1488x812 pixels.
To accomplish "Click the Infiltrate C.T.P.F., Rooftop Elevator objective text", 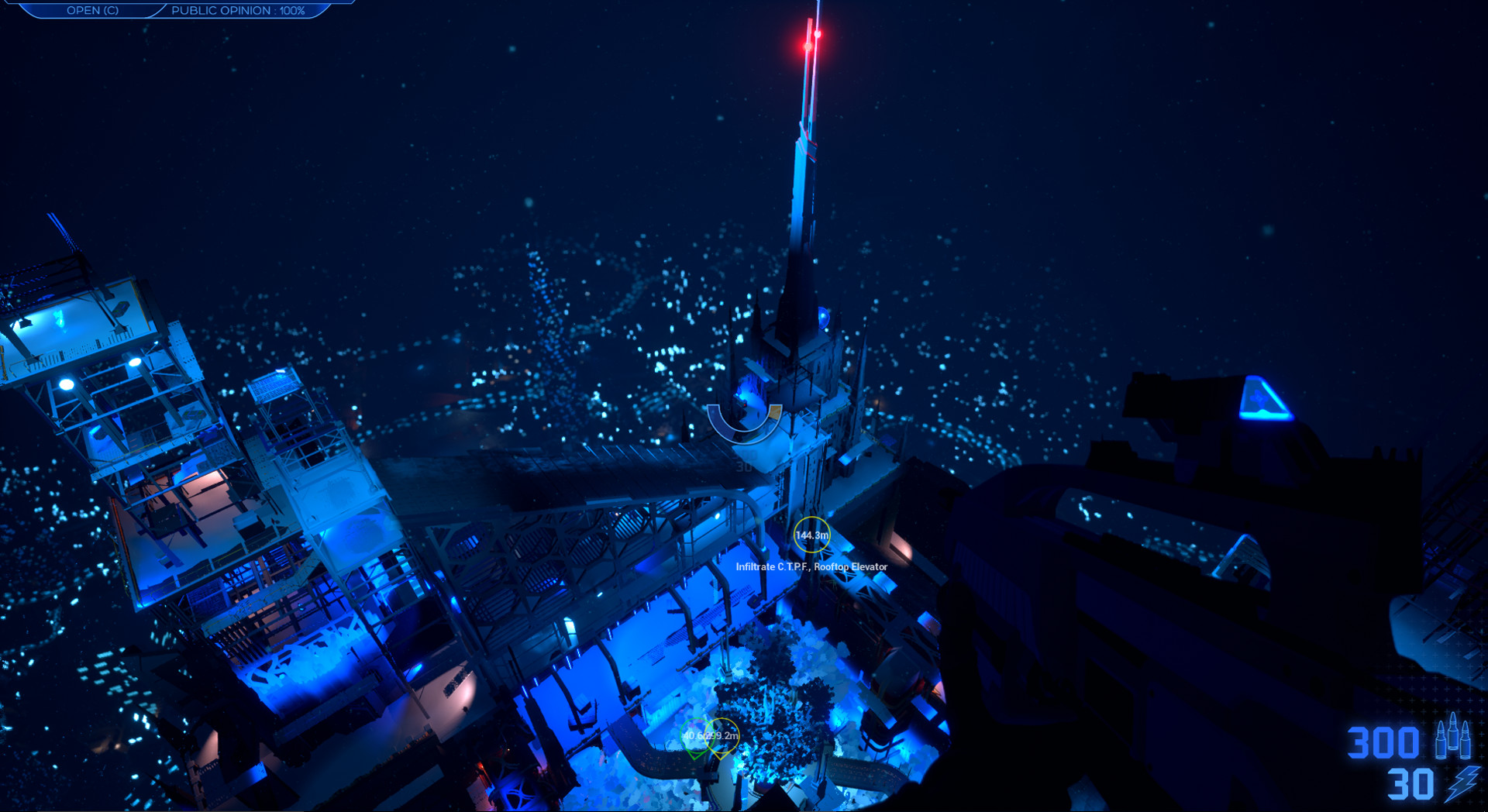I will tap(810, 566).
